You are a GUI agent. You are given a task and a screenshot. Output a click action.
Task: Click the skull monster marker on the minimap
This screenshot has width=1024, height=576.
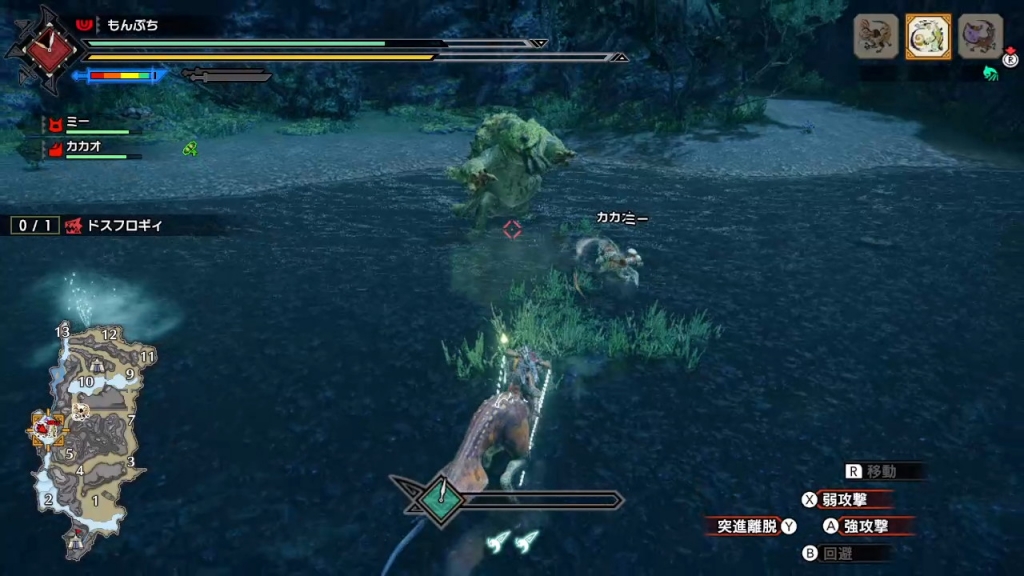click(x=81, y=410)
